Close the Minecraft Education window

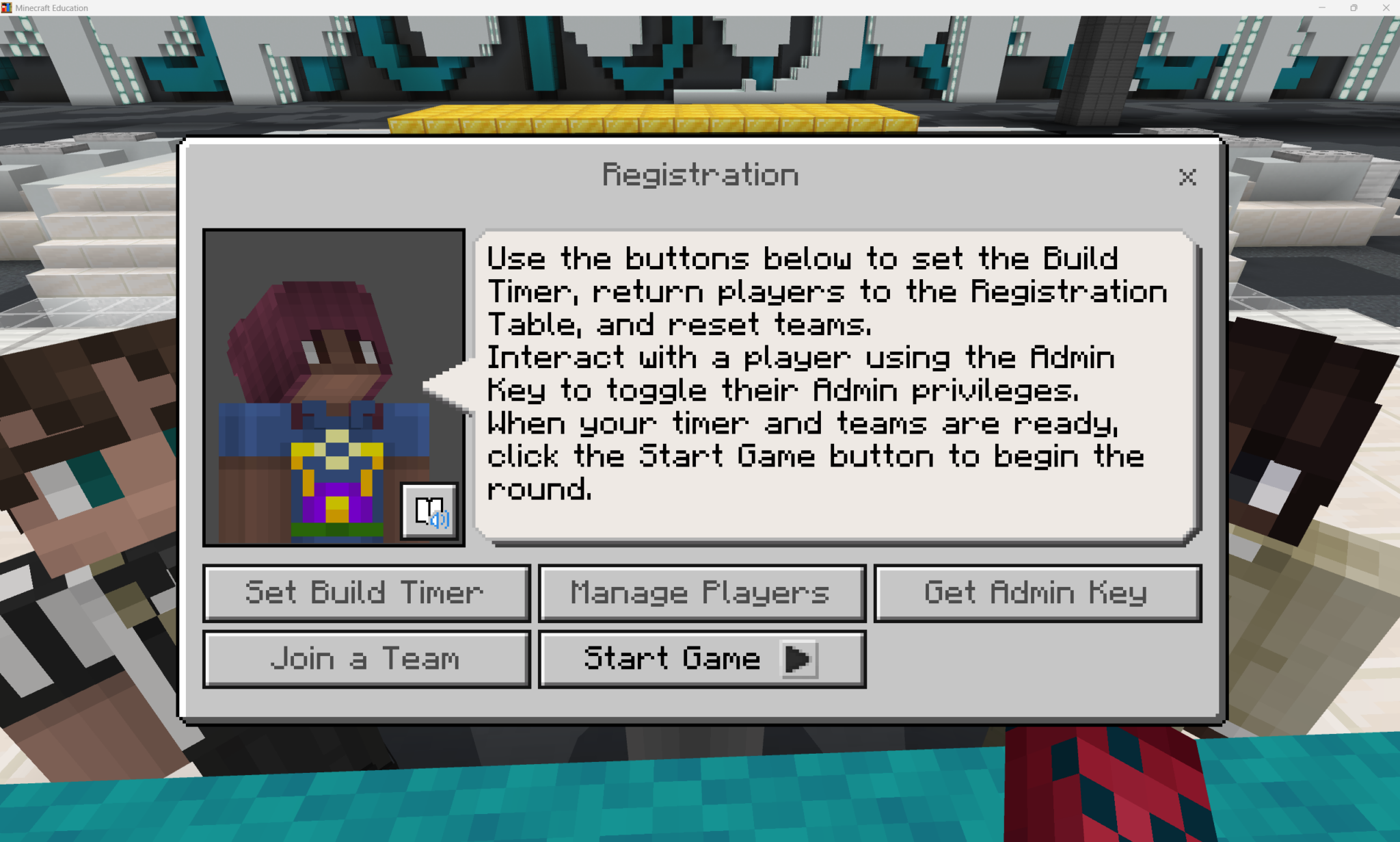tap(1386, 8)
